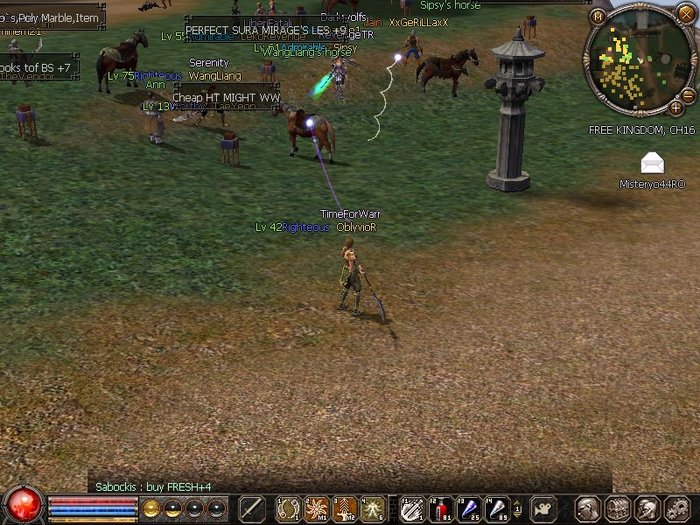Open the Cheap HT MIGHT WW shop sign
The height and width of the screenshot is (525, 700).
(x=224, y=98)
